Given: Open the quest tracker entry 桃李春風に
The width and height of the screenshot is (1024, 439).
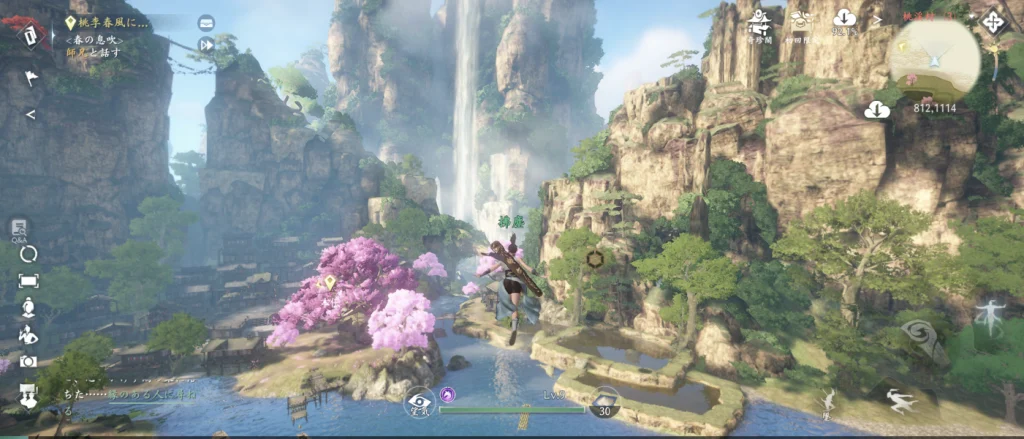Looking at the screenshot, I should pyautogui.click(x=111, y=21).
